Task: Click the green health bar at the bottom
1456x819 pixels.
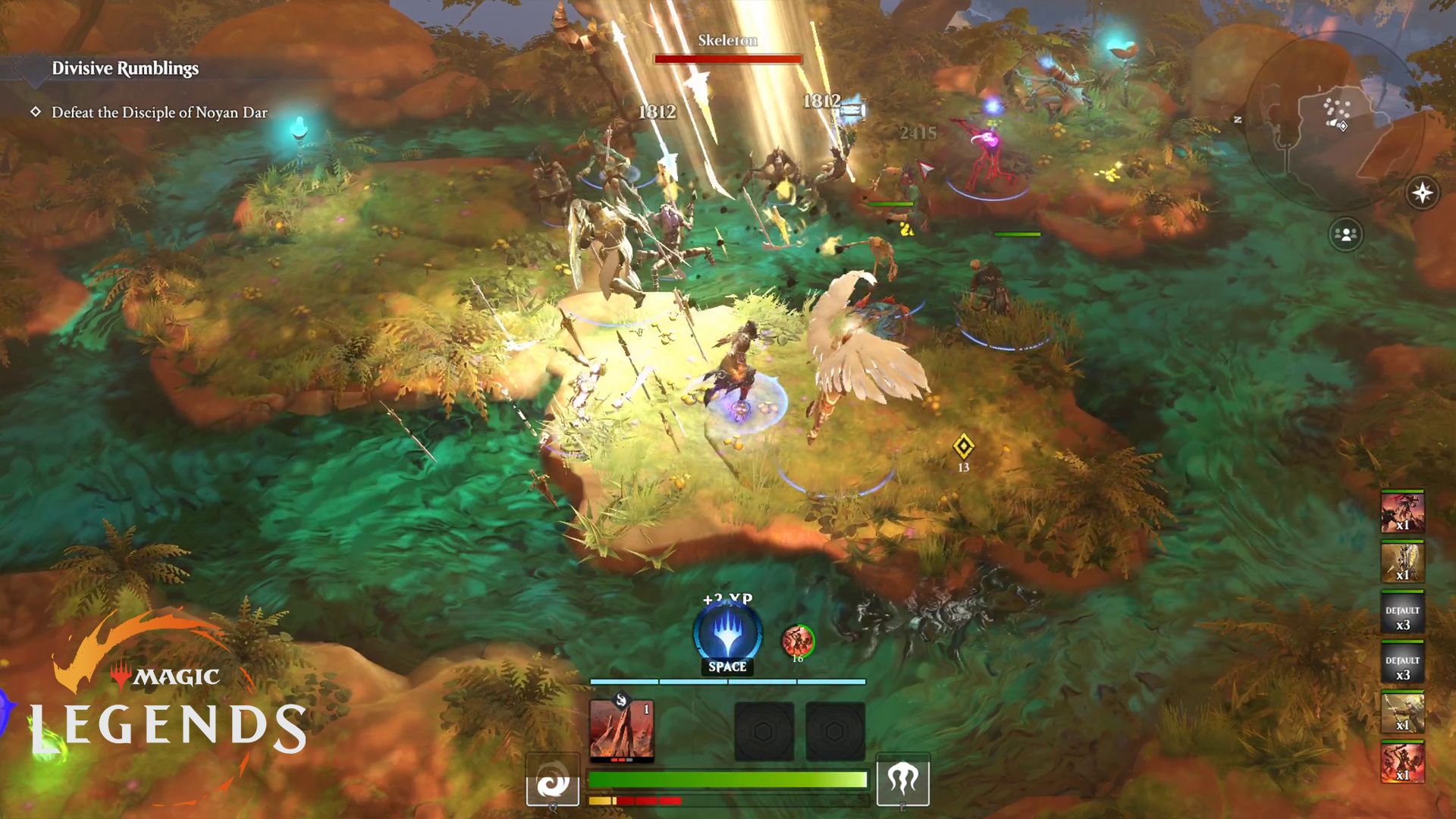Action: [728, 777]
